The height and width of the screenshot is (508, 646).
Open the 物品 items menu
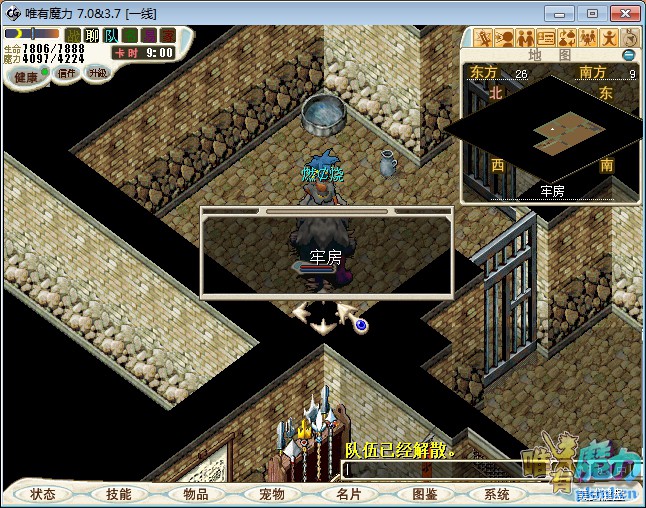pos(196,494)
